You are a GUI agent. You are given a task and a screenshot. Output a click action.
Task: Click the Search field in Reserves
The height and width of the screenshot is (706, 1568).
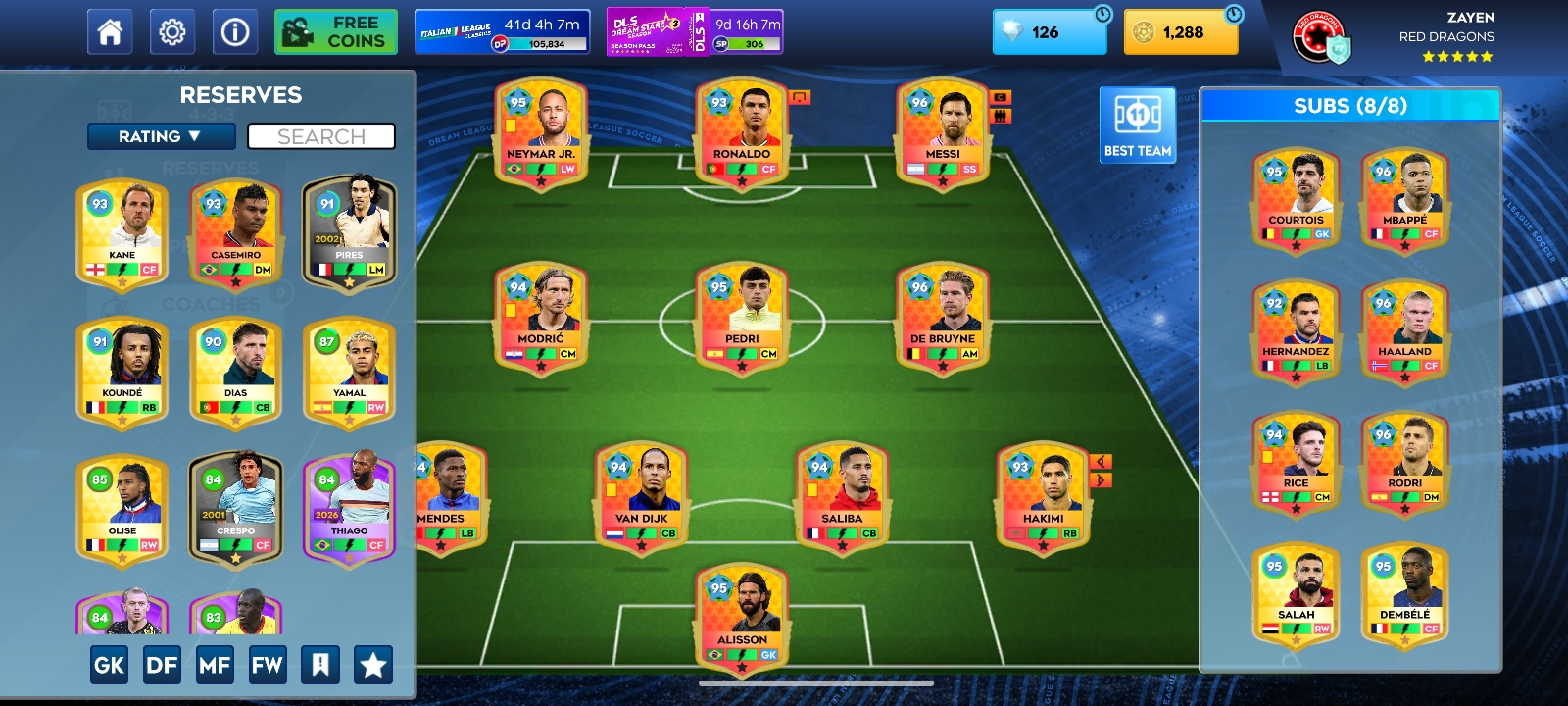[x=321, y=136]
